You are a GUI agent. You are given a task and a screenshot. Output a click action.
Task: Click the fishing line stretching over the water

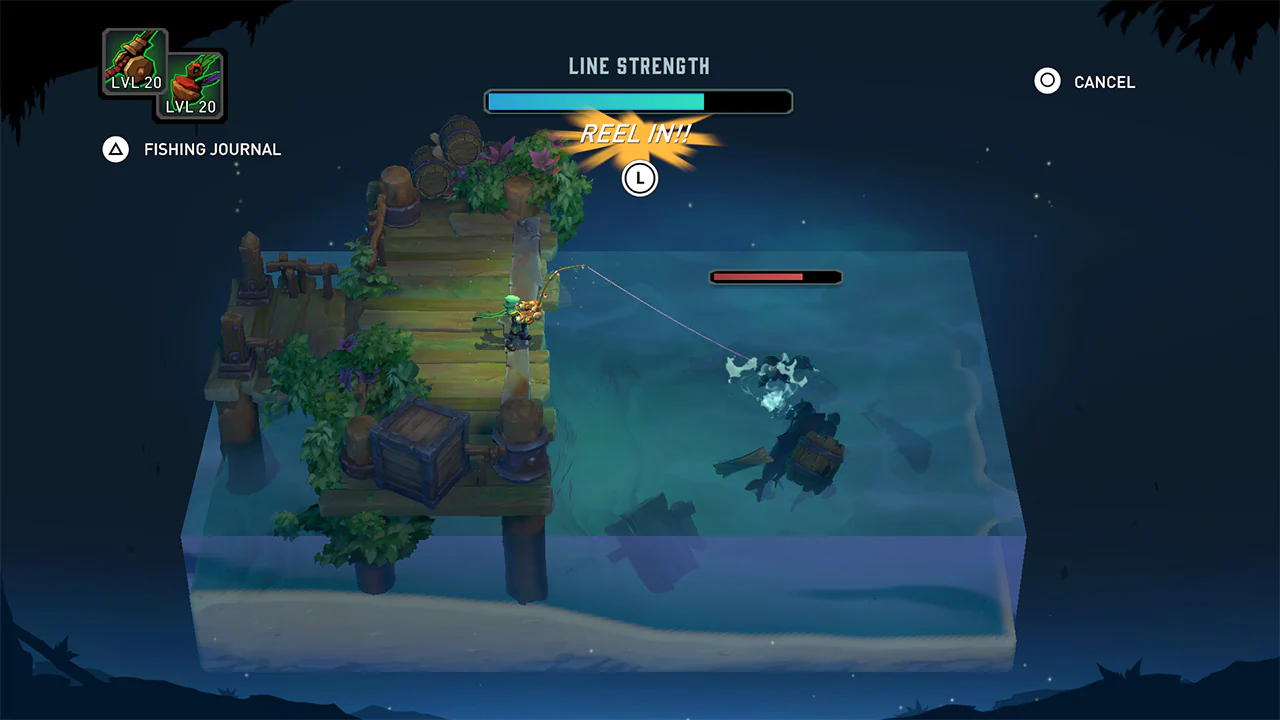click(x=650, y=305)
